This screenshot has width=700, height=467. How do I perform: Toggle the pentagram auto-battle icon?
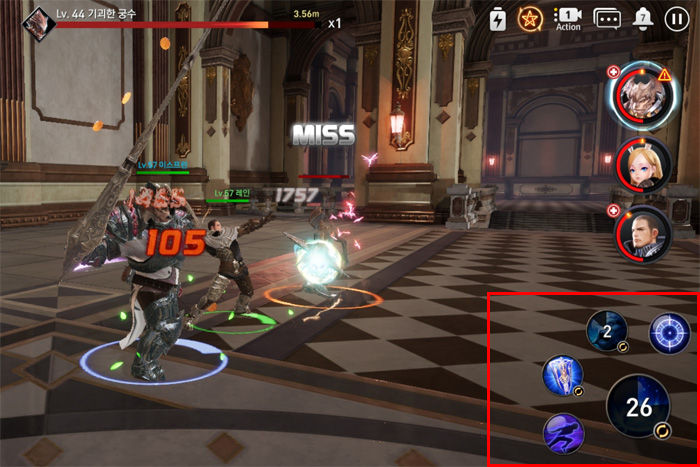click(529, 18)
